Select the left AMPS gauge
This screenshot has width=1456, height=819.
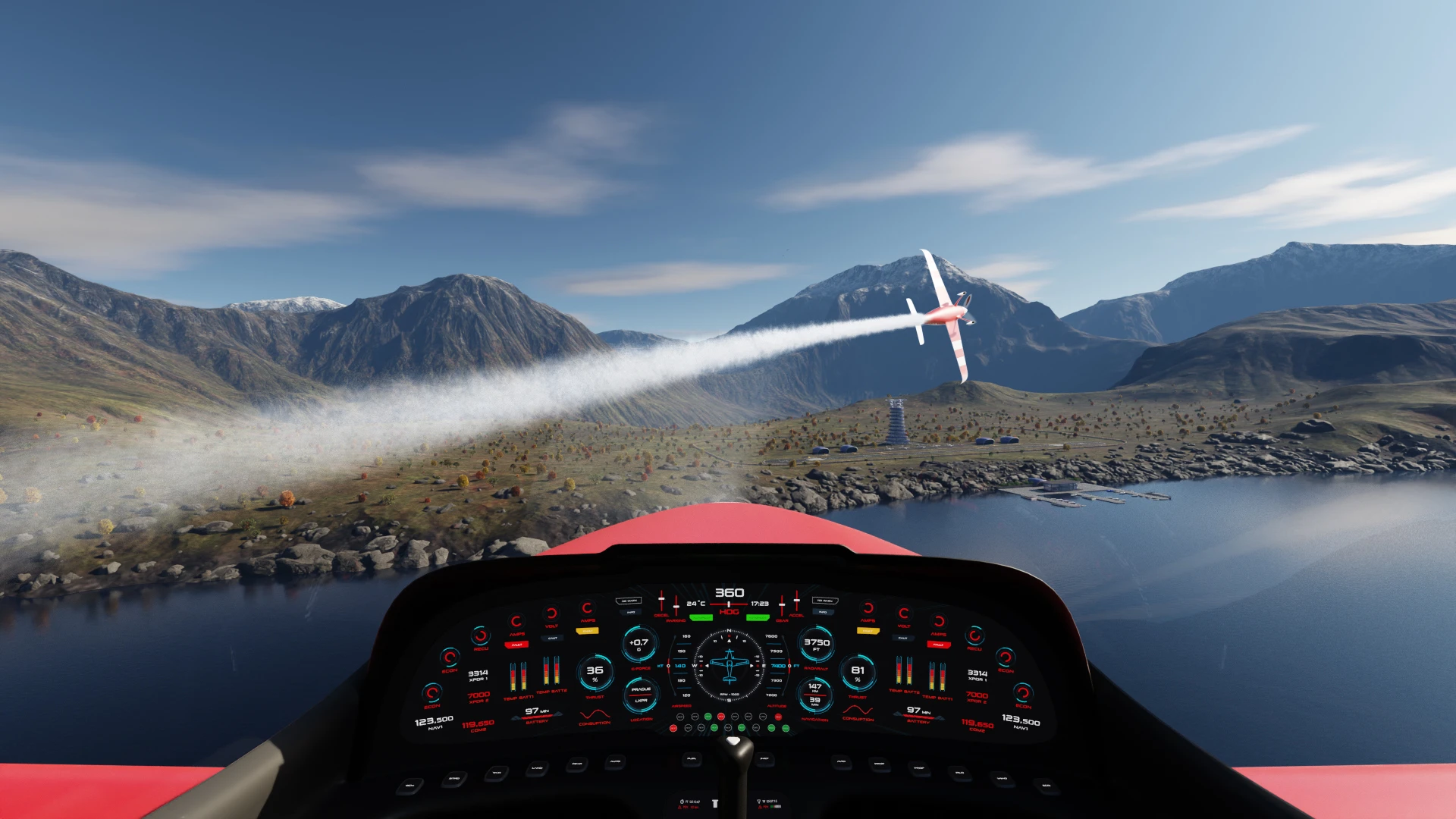[516, 620]
